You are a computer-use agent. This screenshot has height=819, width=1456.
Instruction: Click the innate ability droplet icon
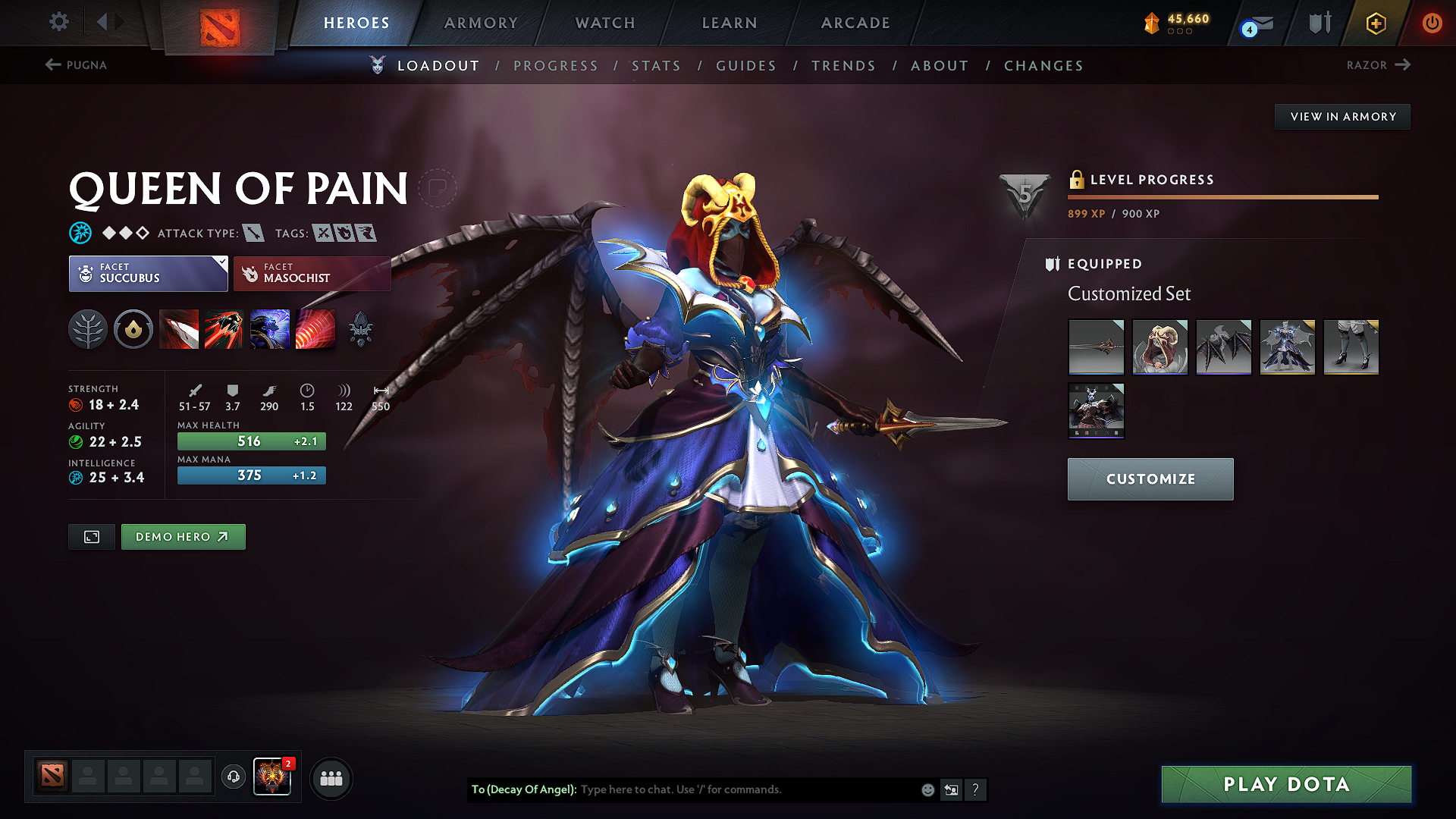133,329
